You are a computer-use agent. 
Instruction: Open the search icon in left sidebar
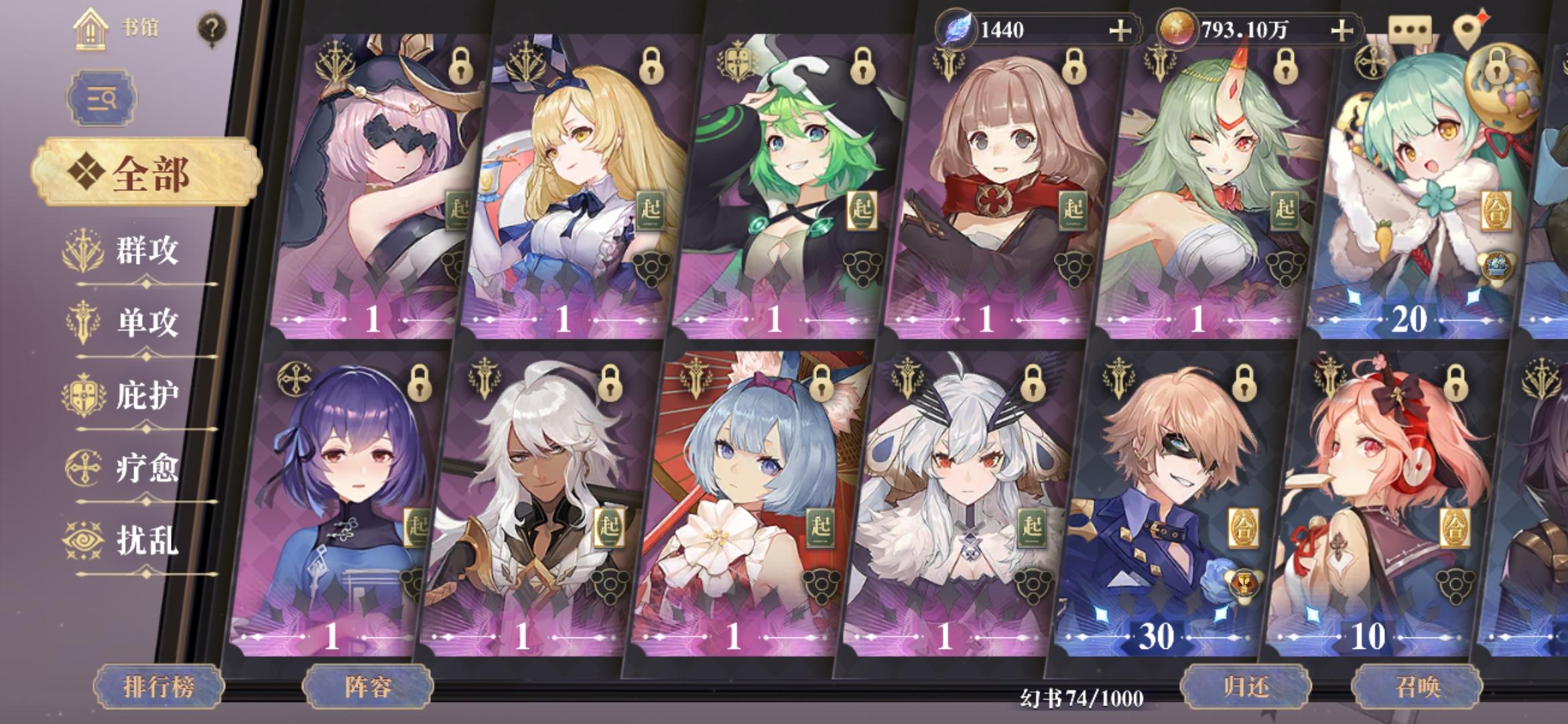coord(102,99)
